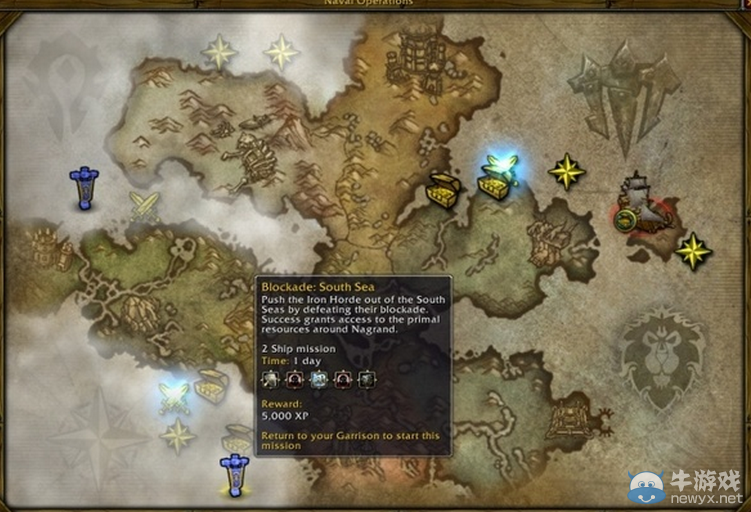Image resolution: width=751 pixels, height=512 pixels.
Task: Open the treasure chest beside the glowing swords
Action: 211,386
